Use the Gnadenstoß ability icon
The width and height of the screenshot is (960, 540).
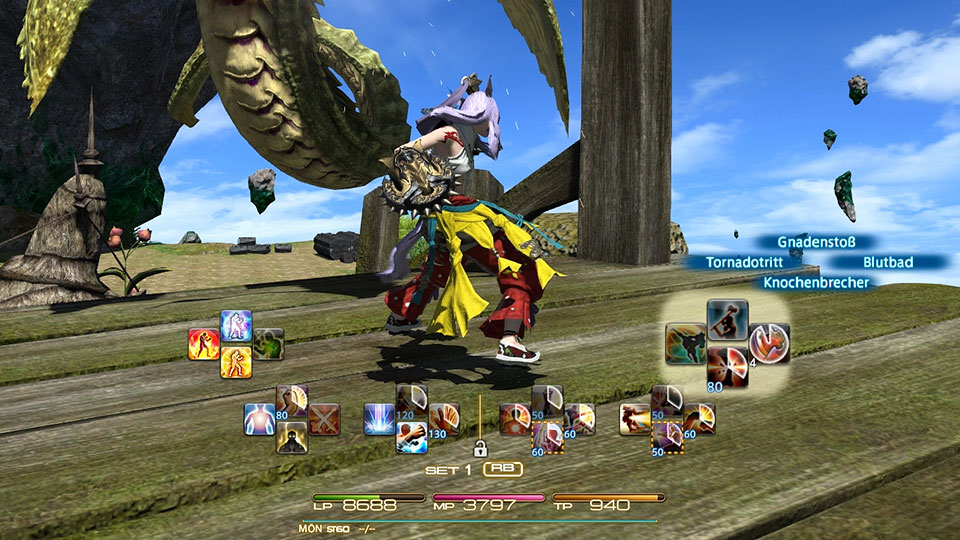(727, 320)
